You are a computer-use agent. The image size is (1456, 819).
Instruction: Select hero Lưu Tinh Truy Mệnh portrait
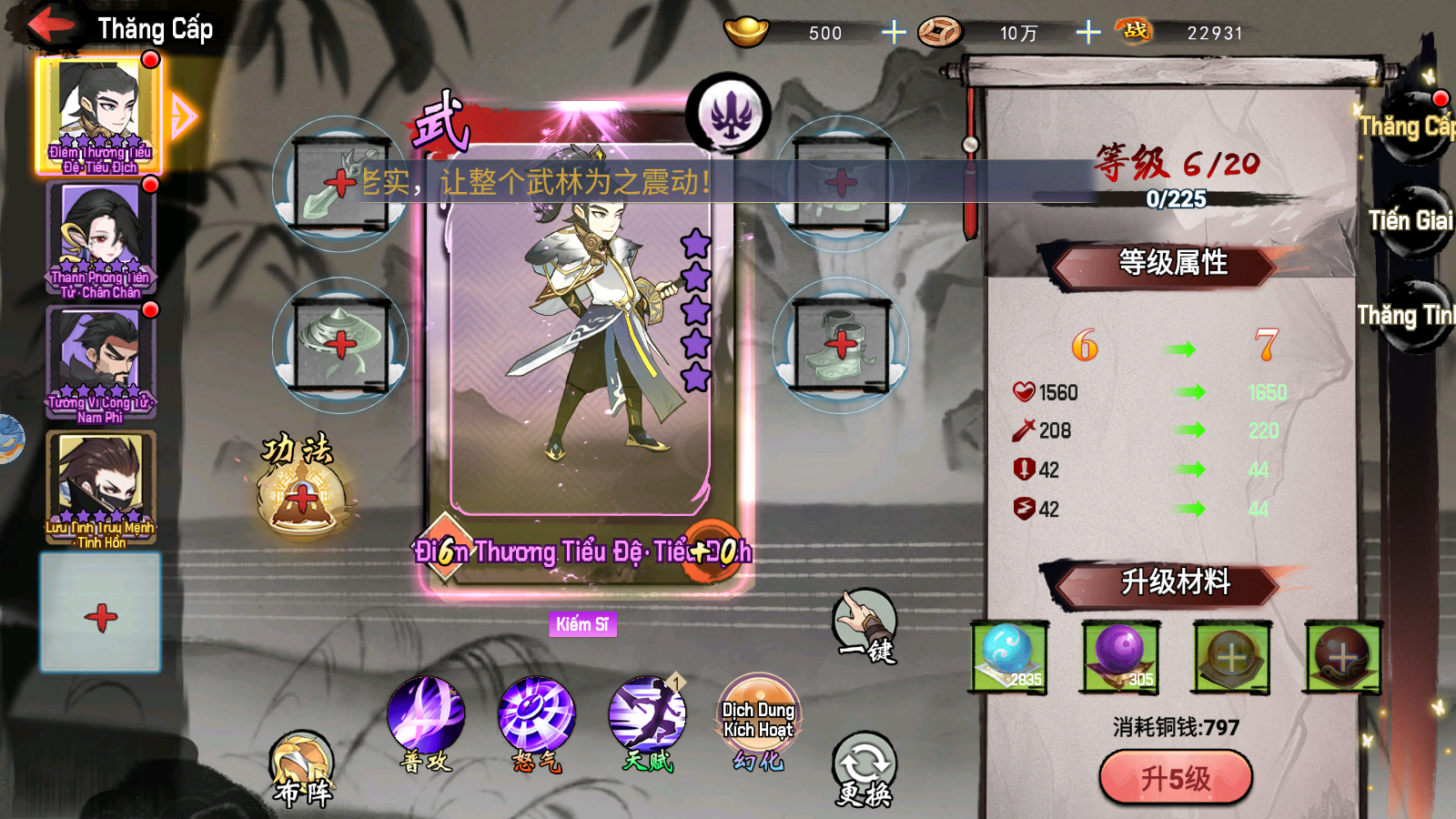(x=101, y=485)
